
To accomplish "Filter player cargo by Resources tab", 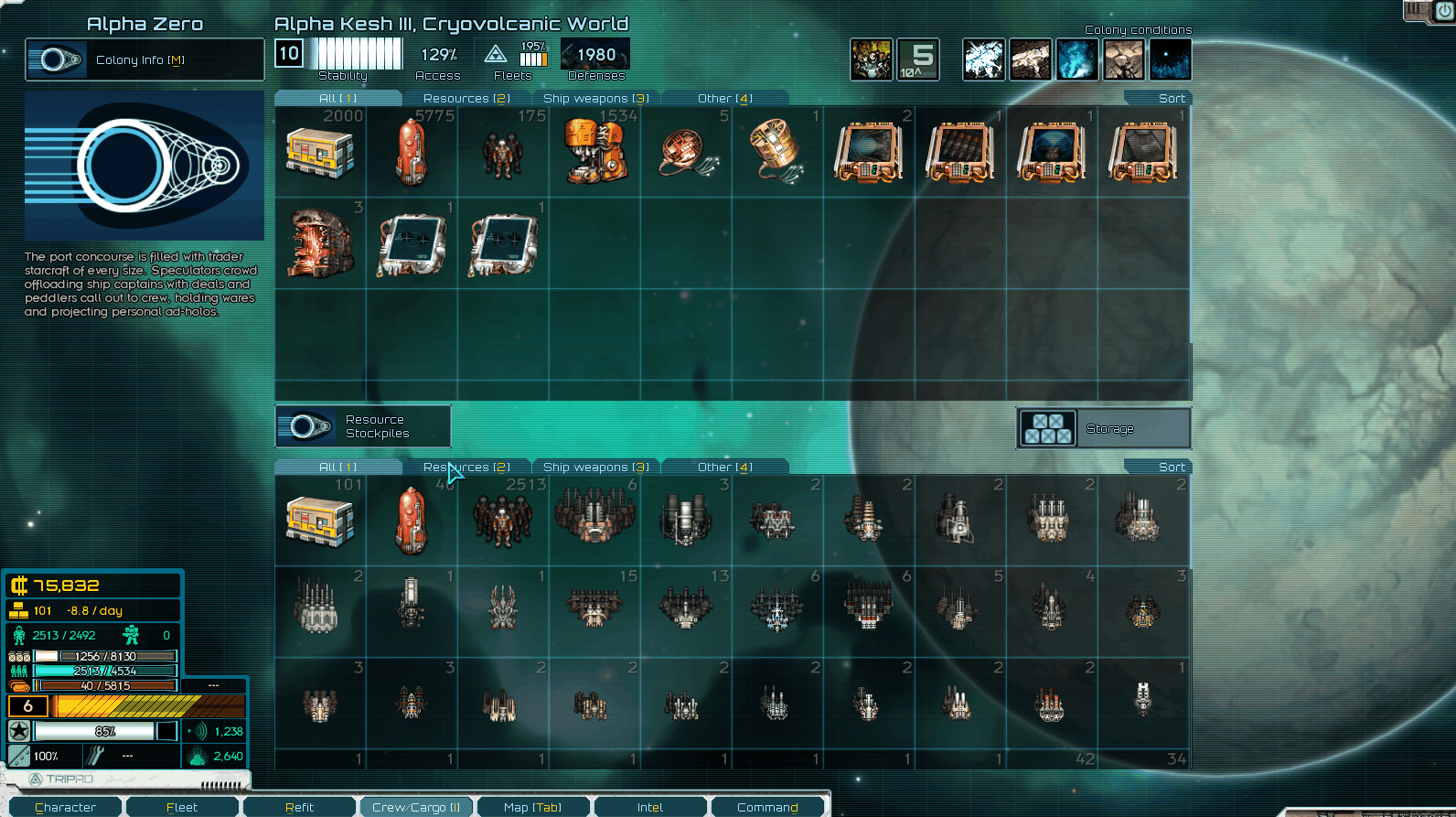I will (466, 467).
